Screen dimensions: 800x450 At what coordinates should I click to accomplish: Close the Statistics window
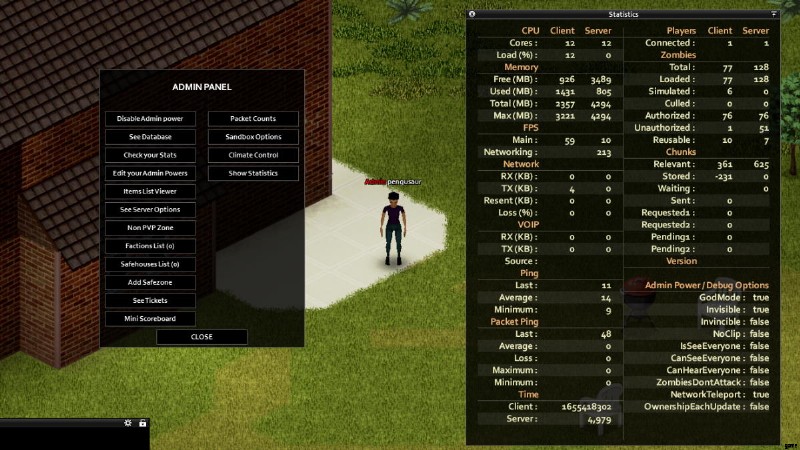click(472, 15)
